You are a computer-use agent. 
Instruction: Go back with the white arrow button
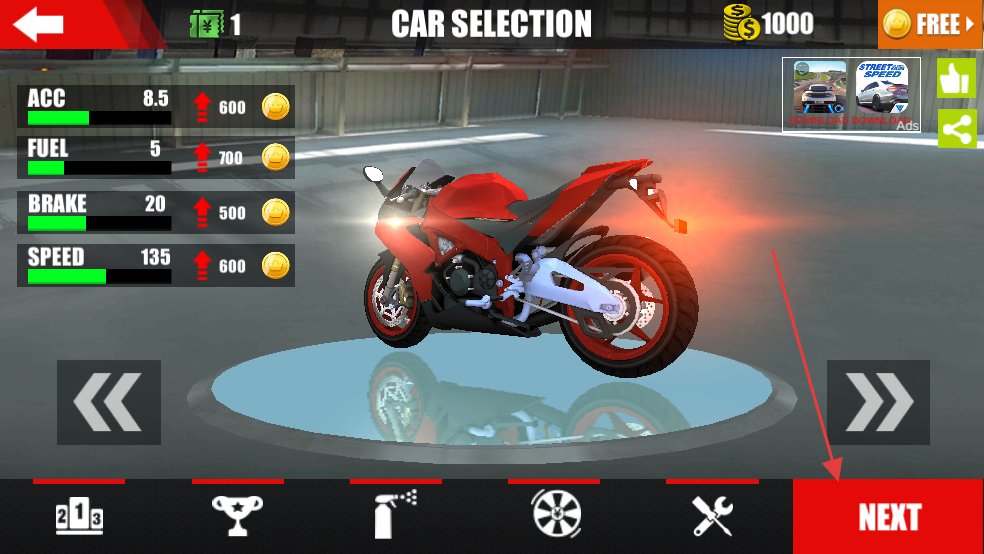pyautogui.click(x=40, y=25)
